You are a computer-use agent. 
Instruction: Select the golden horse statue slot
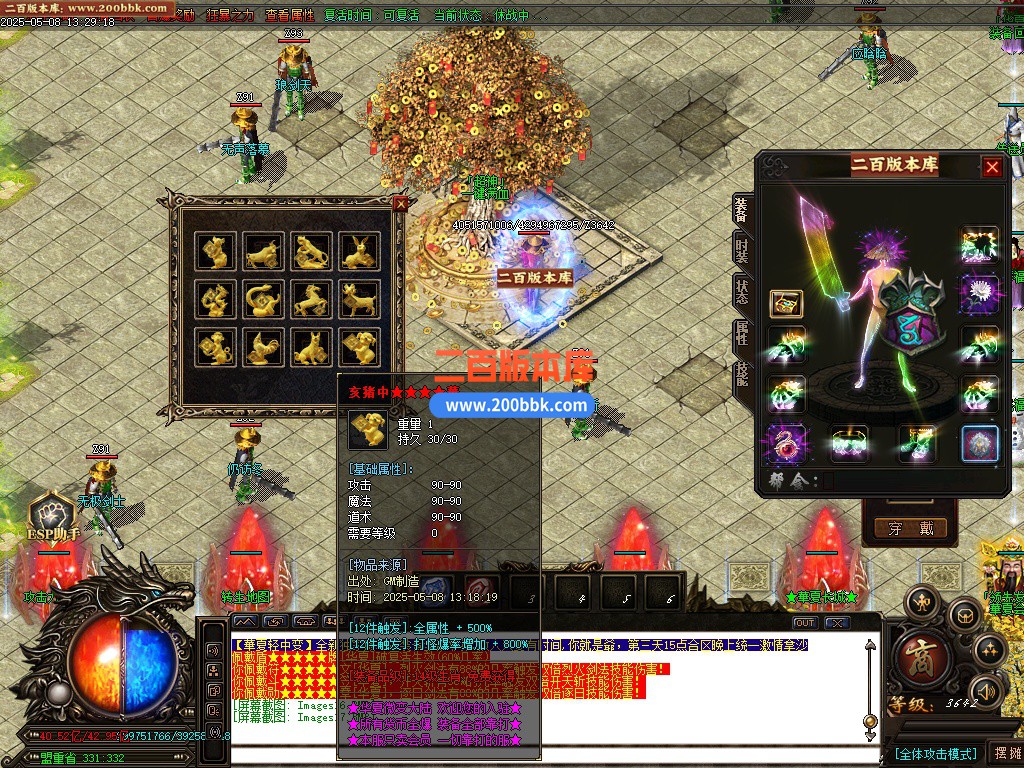pyautogui.click(x=311, y=299)
